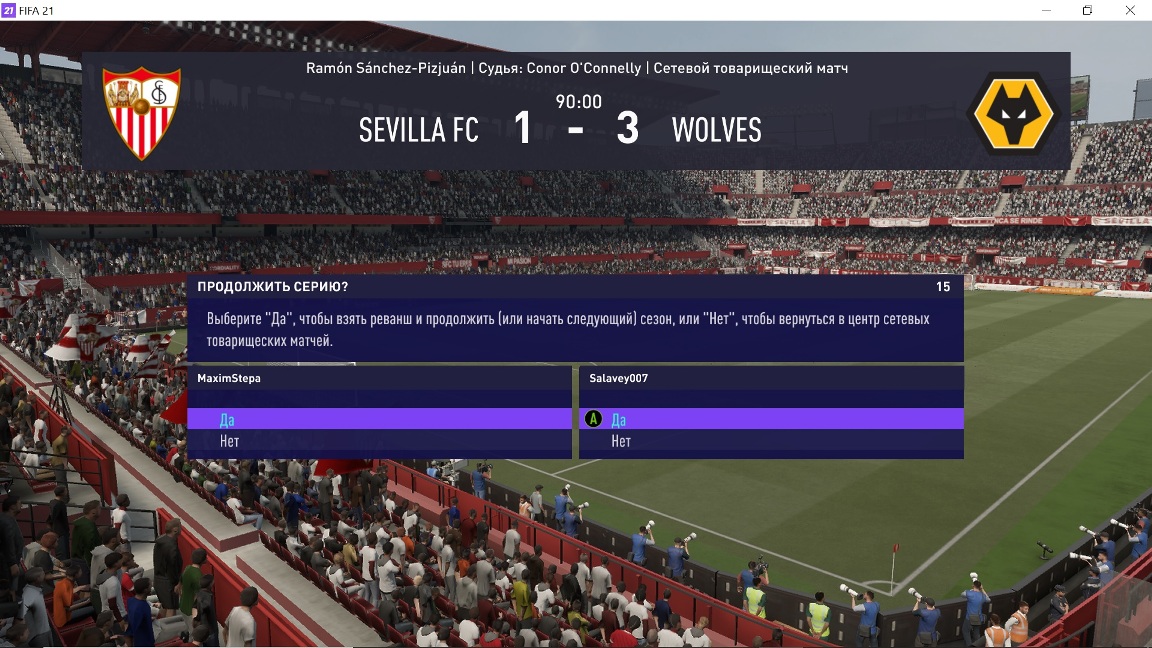Restore down the FIFA 21 window

(x=1087, y=10)
